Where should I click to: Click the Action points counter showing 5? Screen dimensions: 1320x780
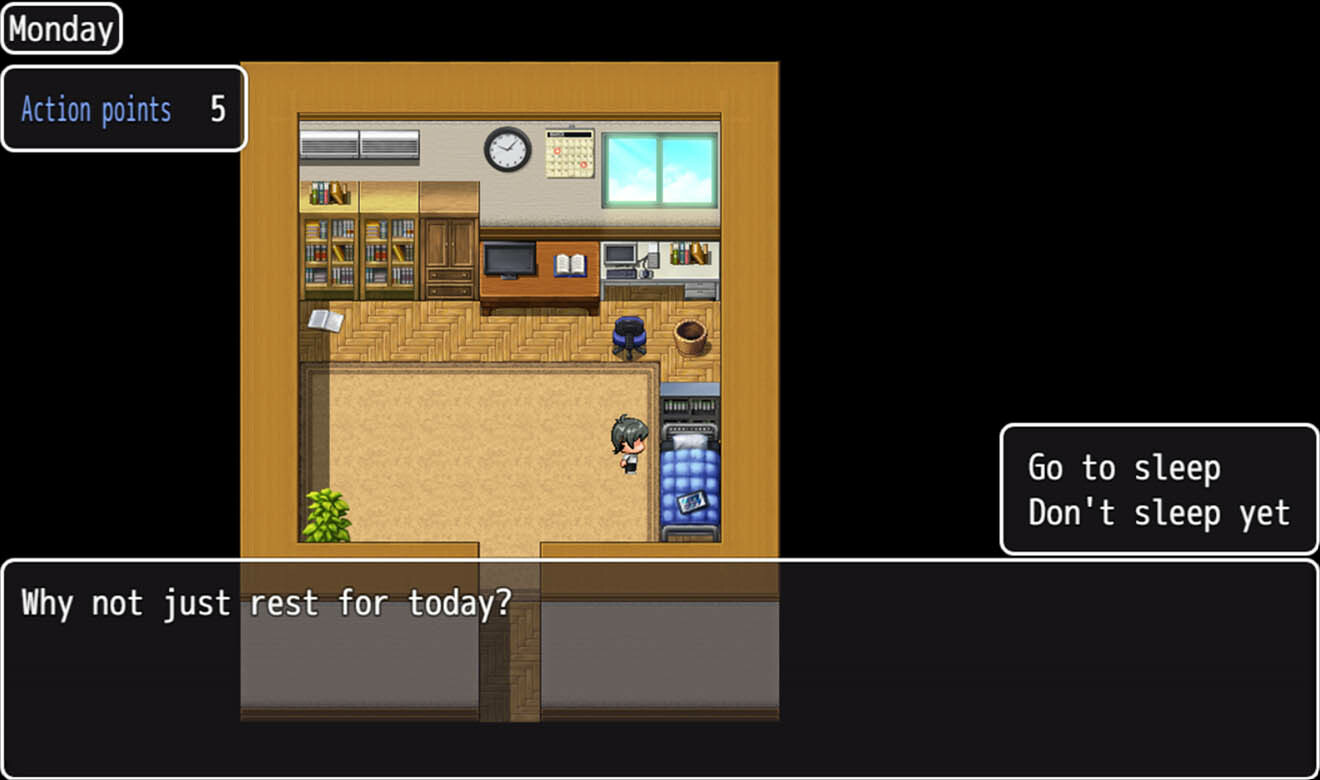click(124, 109)
